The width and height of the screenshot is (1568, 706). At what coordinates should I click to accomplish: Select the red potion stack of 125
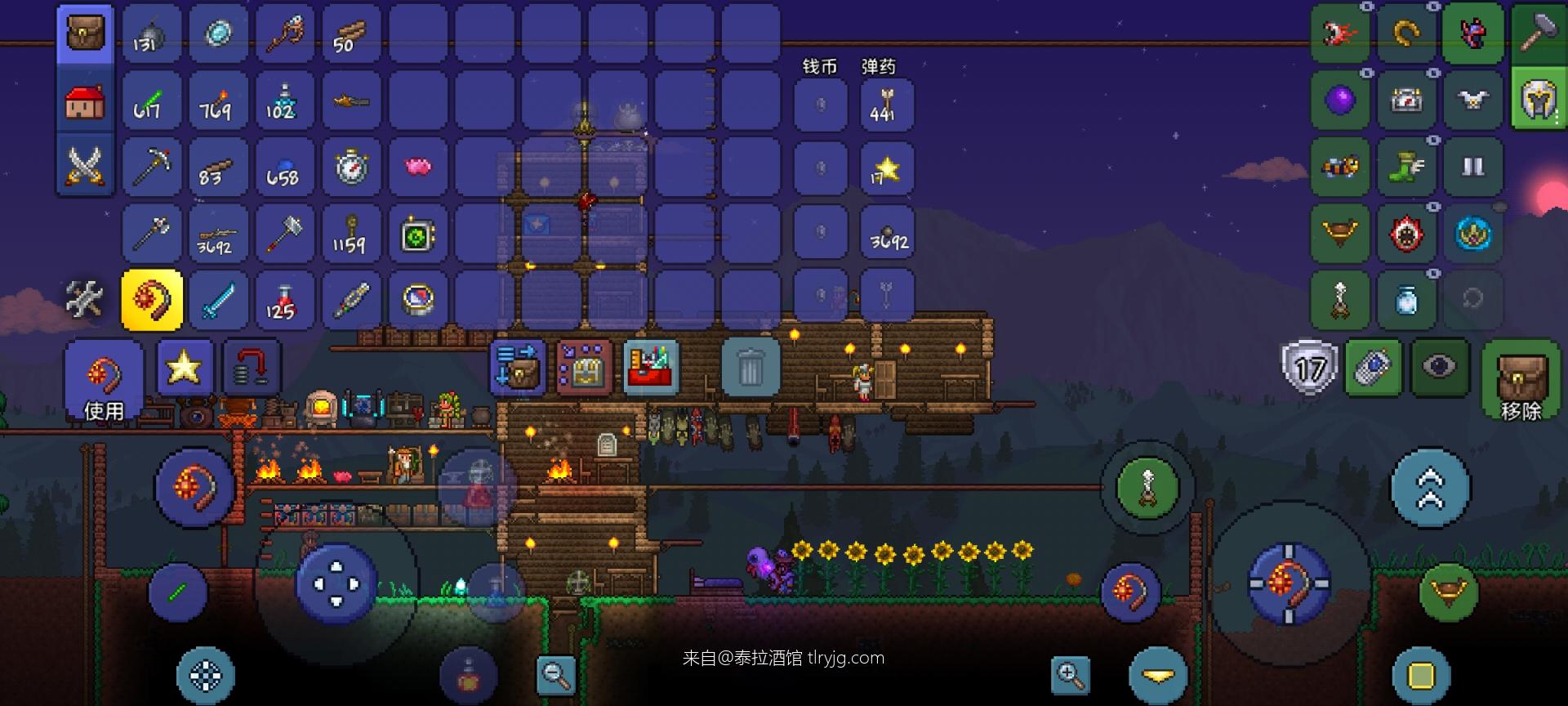pos(284,301)
